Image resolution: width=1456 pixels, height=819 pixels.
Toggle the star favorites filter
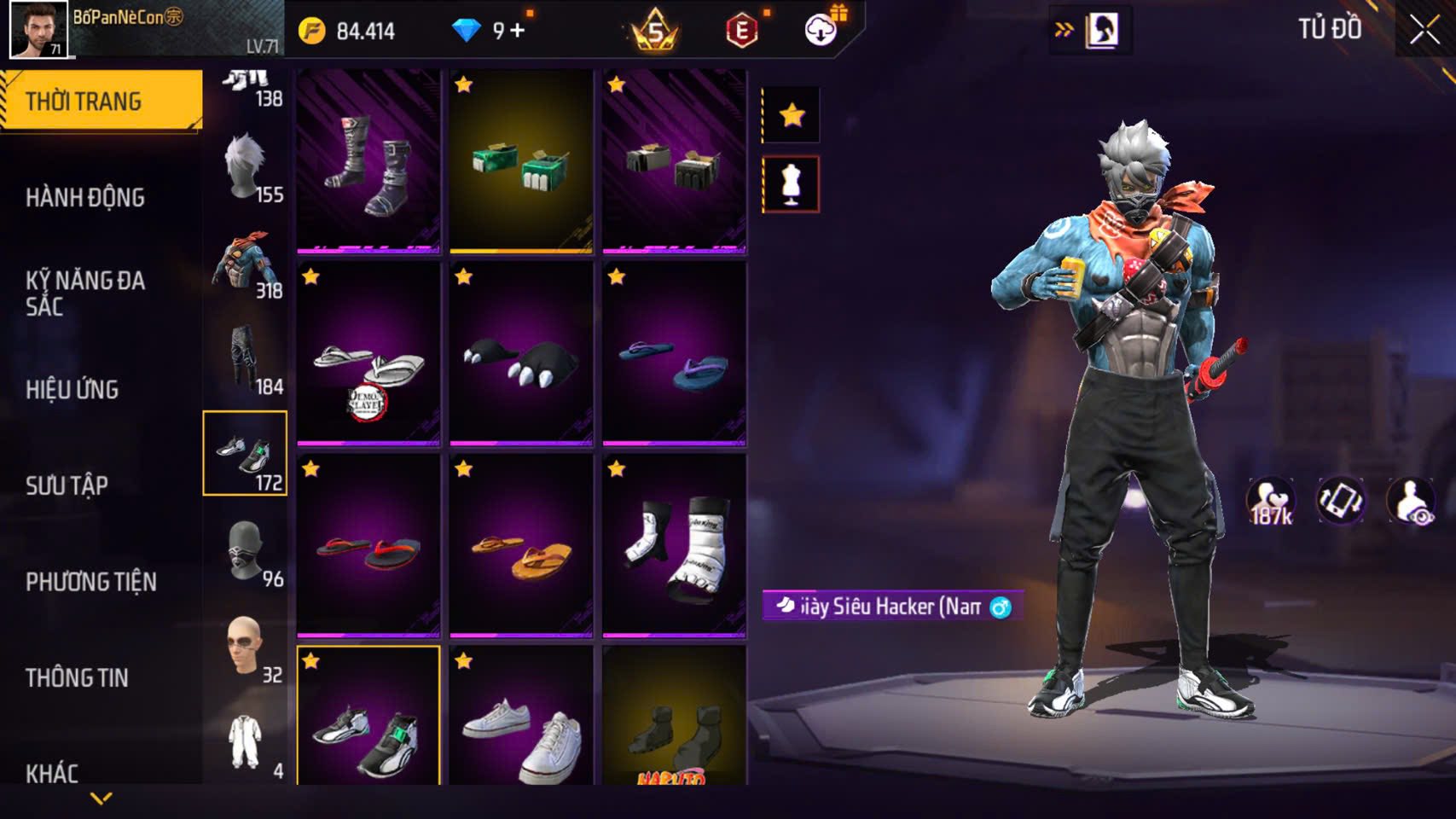pos(792,114)
